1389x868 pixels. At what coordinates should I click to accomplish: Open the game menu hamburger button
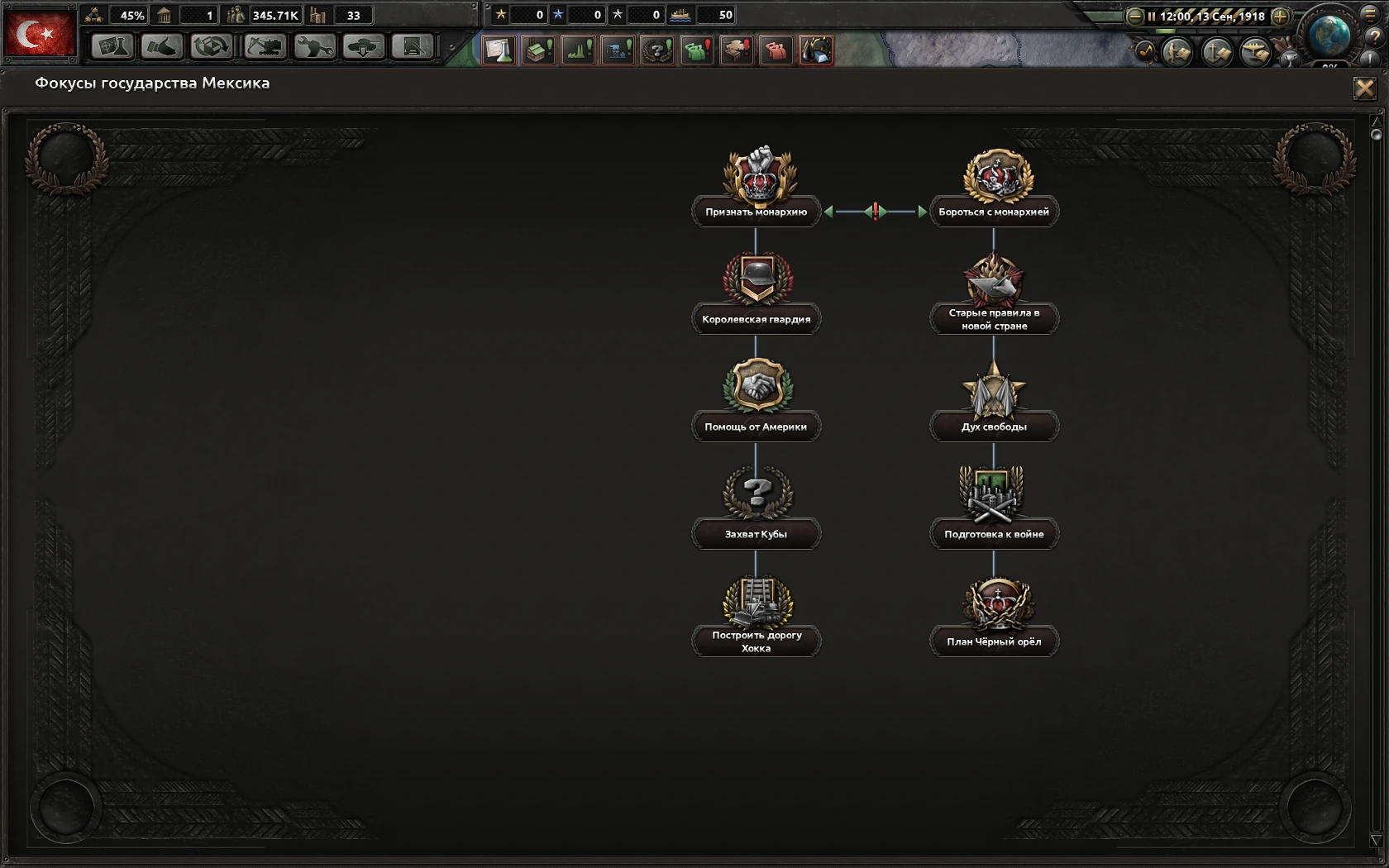[x=1371, y=16]
